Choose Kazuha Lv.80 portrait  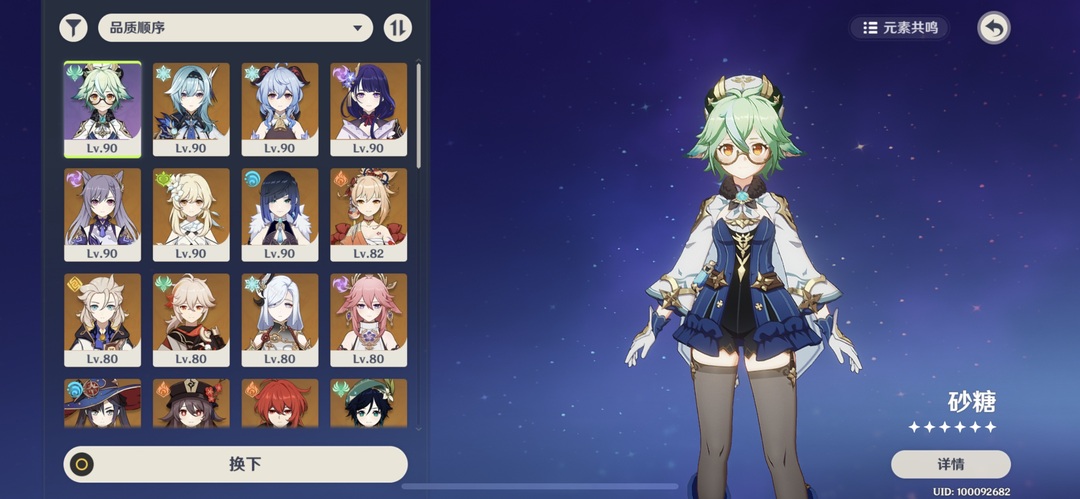191,320
